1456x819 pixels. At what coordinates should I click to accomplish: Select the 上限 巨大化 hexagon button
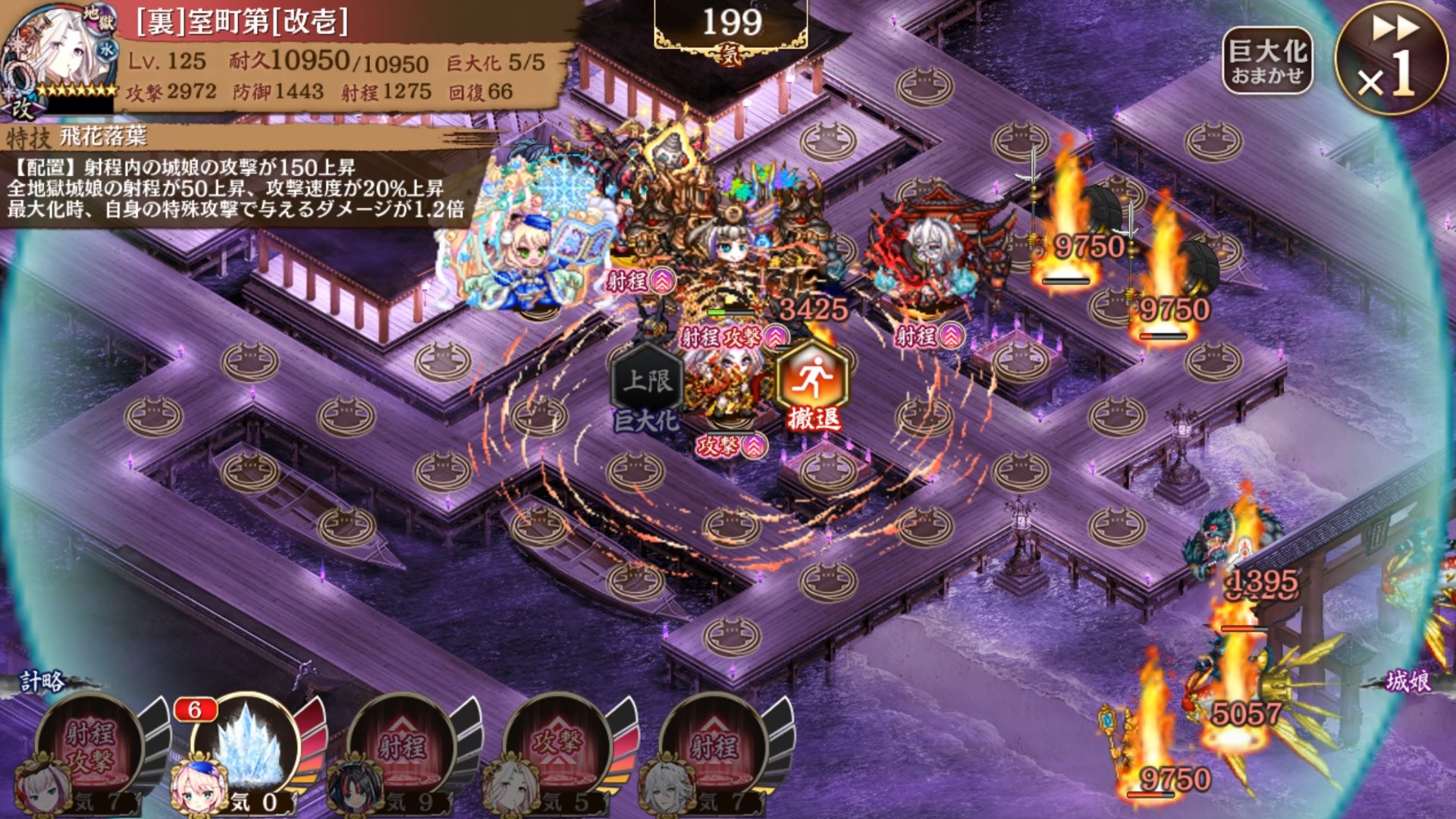point(647,383)
